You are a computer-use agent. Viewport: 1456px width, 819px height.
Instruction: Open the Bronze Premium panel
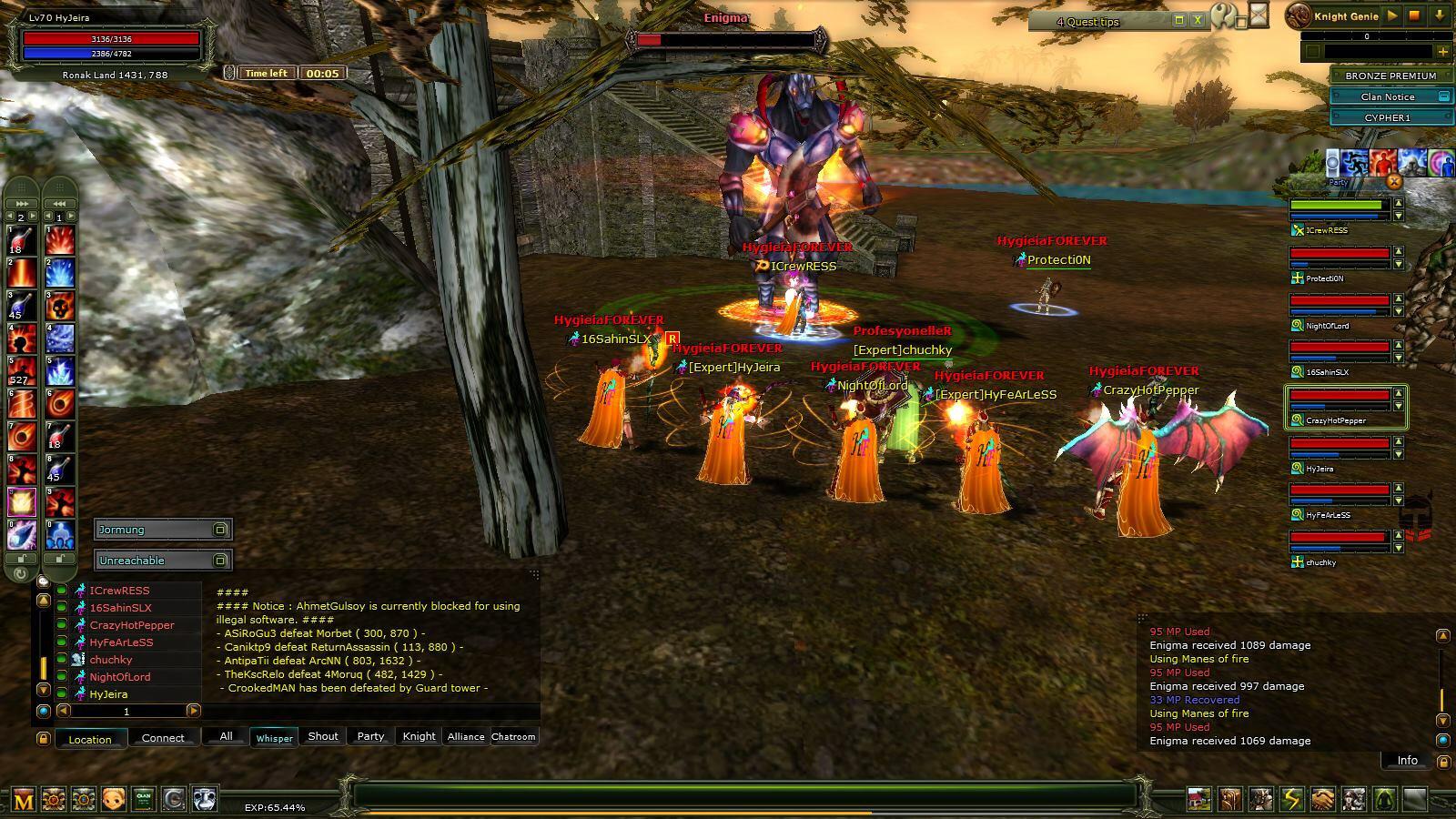tap(1390, 76)
